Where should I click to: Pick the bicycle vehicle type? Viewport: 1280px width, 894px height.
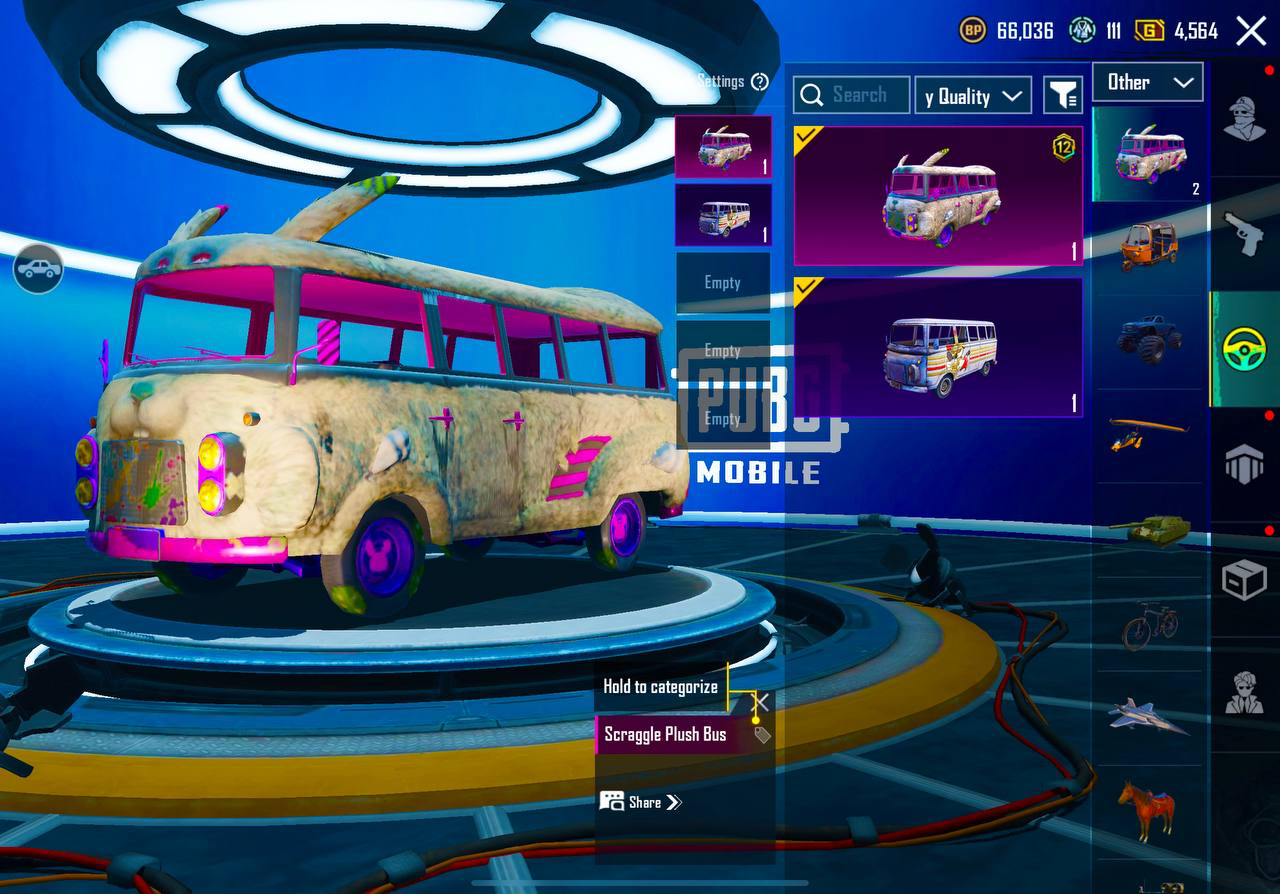pyautogui.click(x=1148, y=626)
